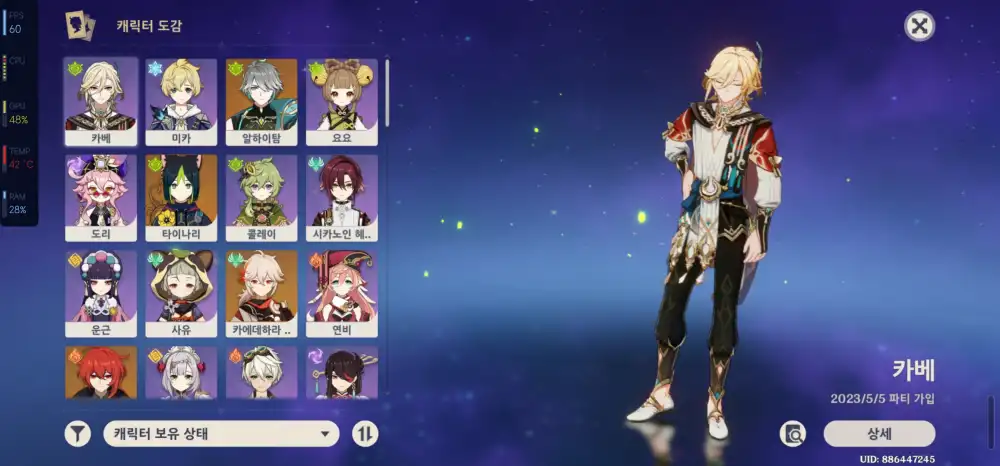The width and height of the screenshot is (1000, 466).
Task: Choose the 카에데하라 카즈하 character tile
Action: pyautogui.click(x=261, y=293)
